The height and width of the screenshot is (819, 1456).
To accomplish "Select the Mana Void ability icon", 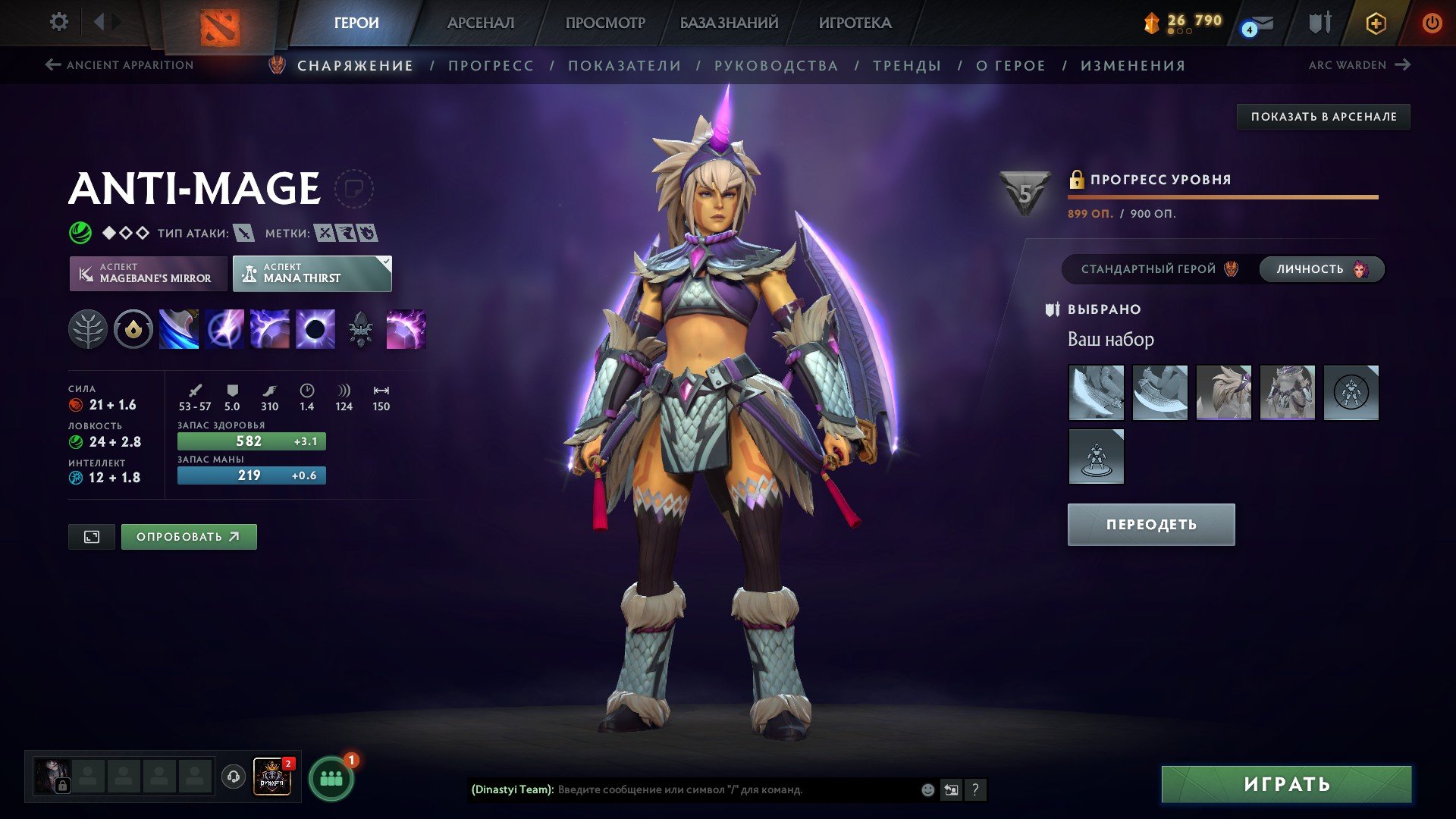I will (x=314, y=328).
